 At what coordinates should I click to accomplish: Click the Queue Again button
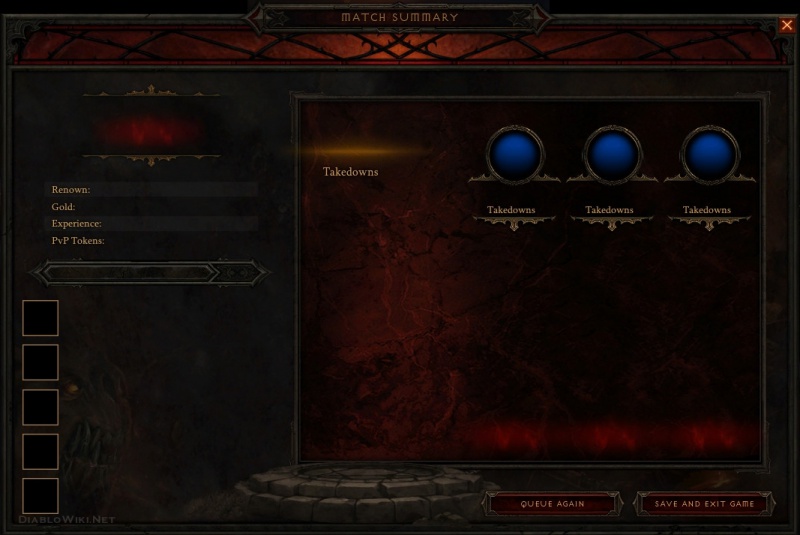tap(552, 503)
